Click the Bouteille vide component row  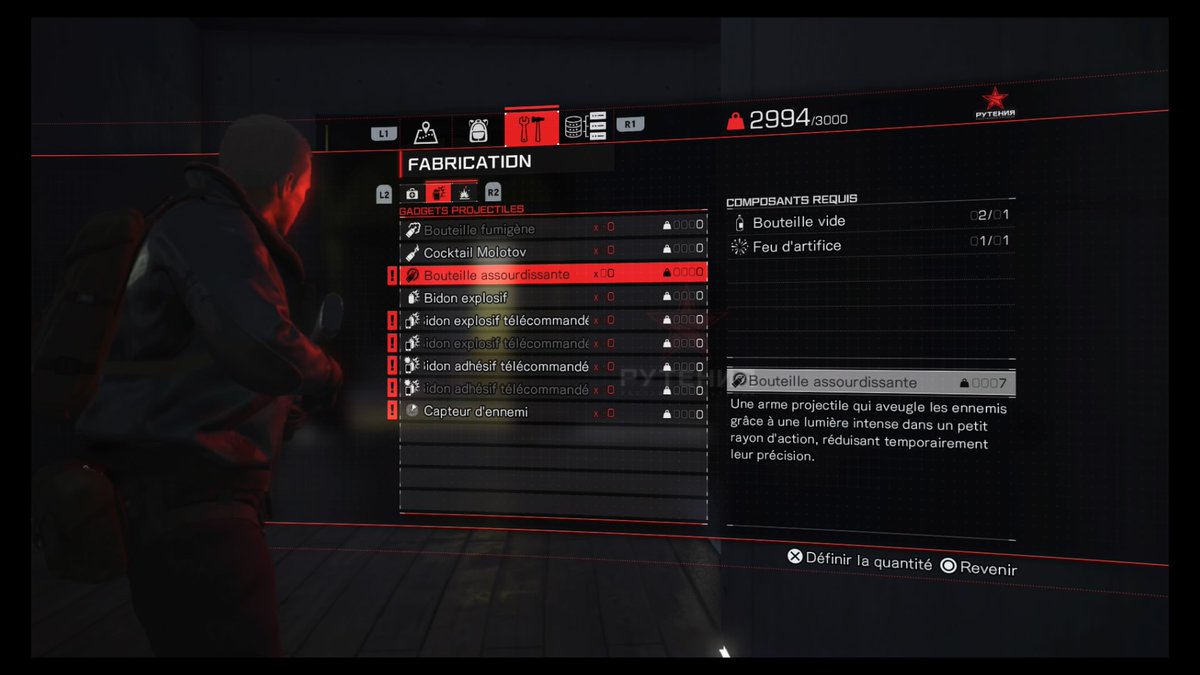(x=870, y=222)
